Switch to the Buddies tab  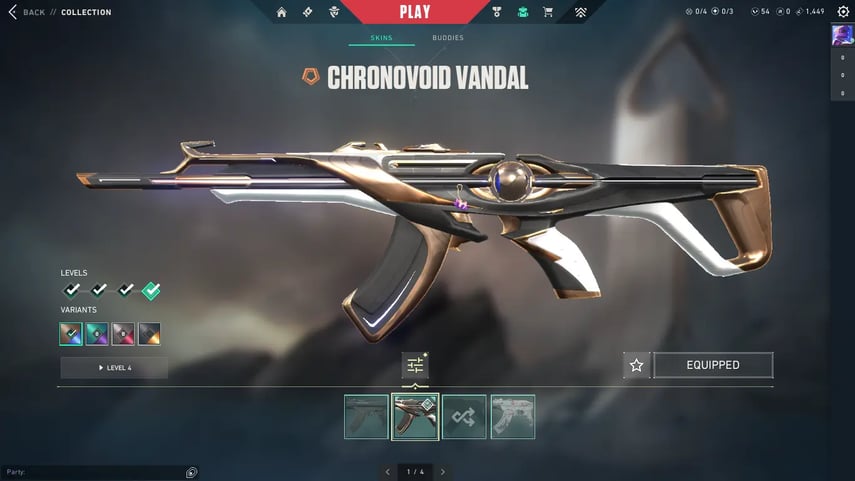pos(447,38)
